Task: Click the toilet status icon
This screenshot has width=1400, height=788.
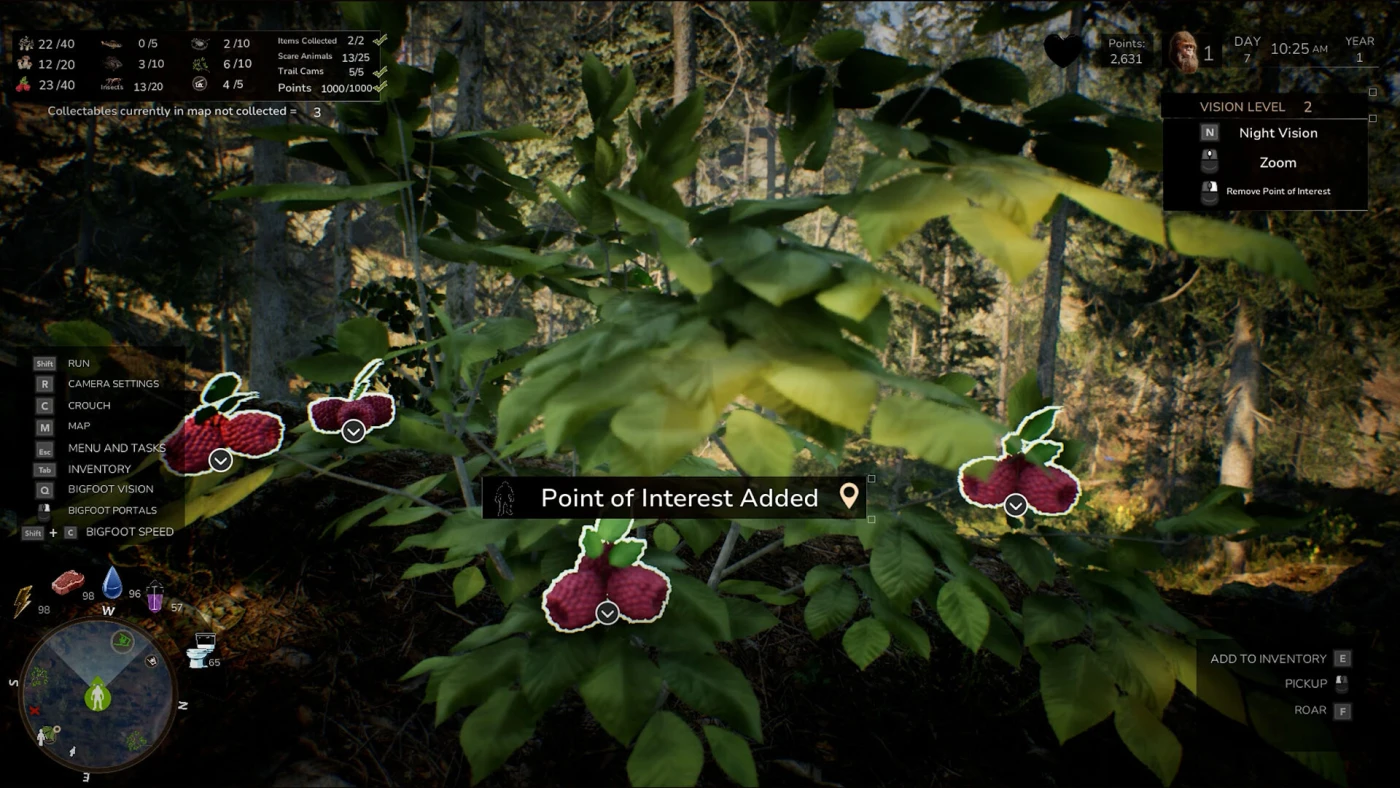Action: [202, 650]
